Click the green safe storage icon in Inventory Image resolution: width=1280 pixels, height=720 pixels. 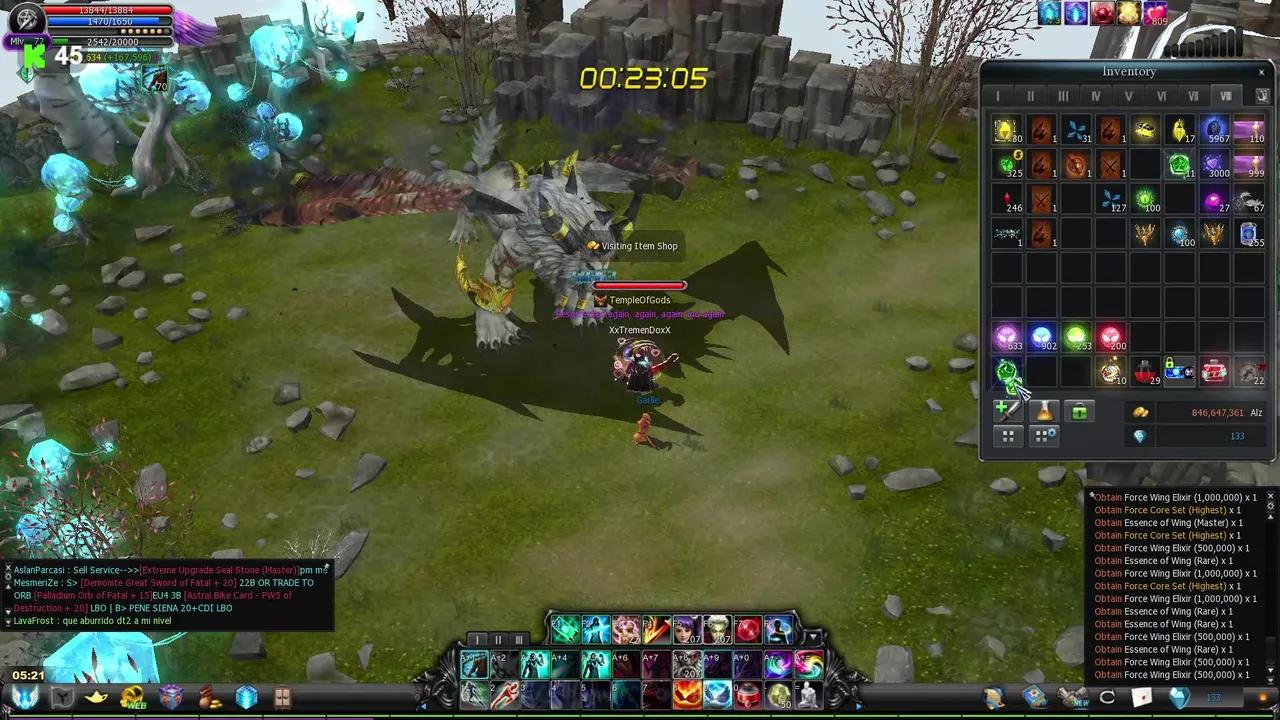click(x=1079, y=410)
